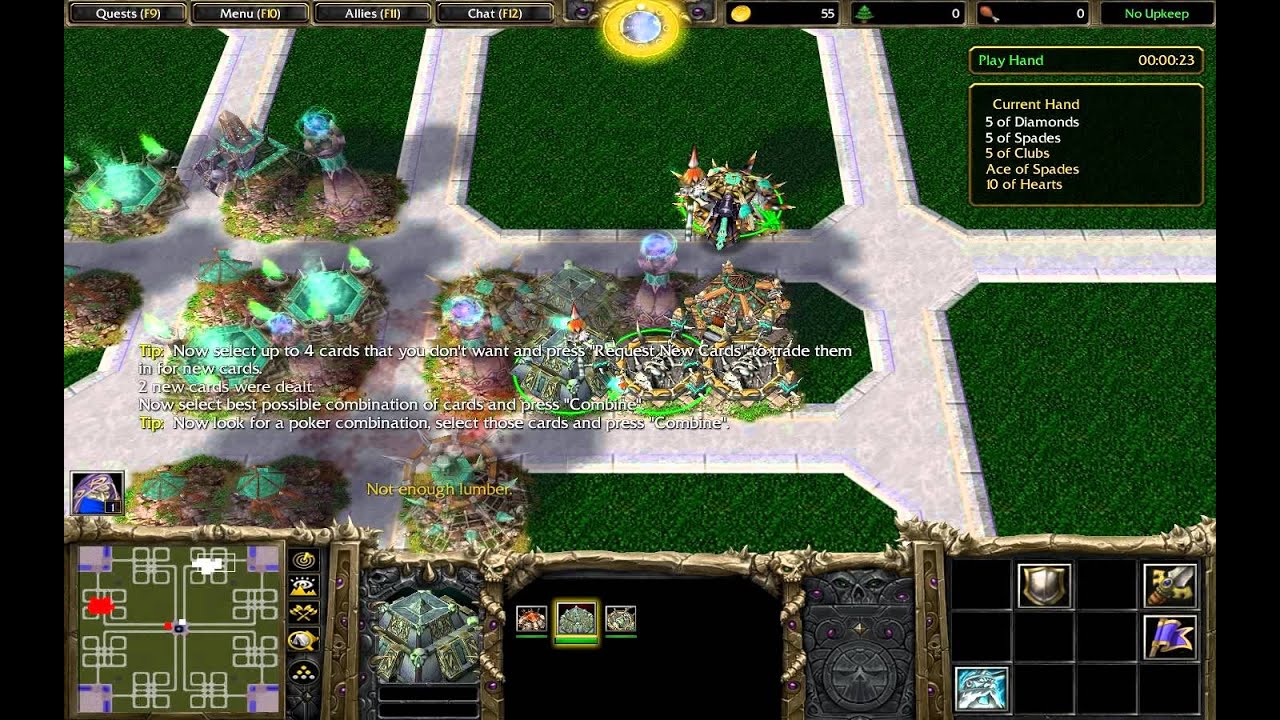This screenshot has width=1280, height=720.
Task: Activate the sword command icon
Action: pyautogui.click(x=1170, y=586)
